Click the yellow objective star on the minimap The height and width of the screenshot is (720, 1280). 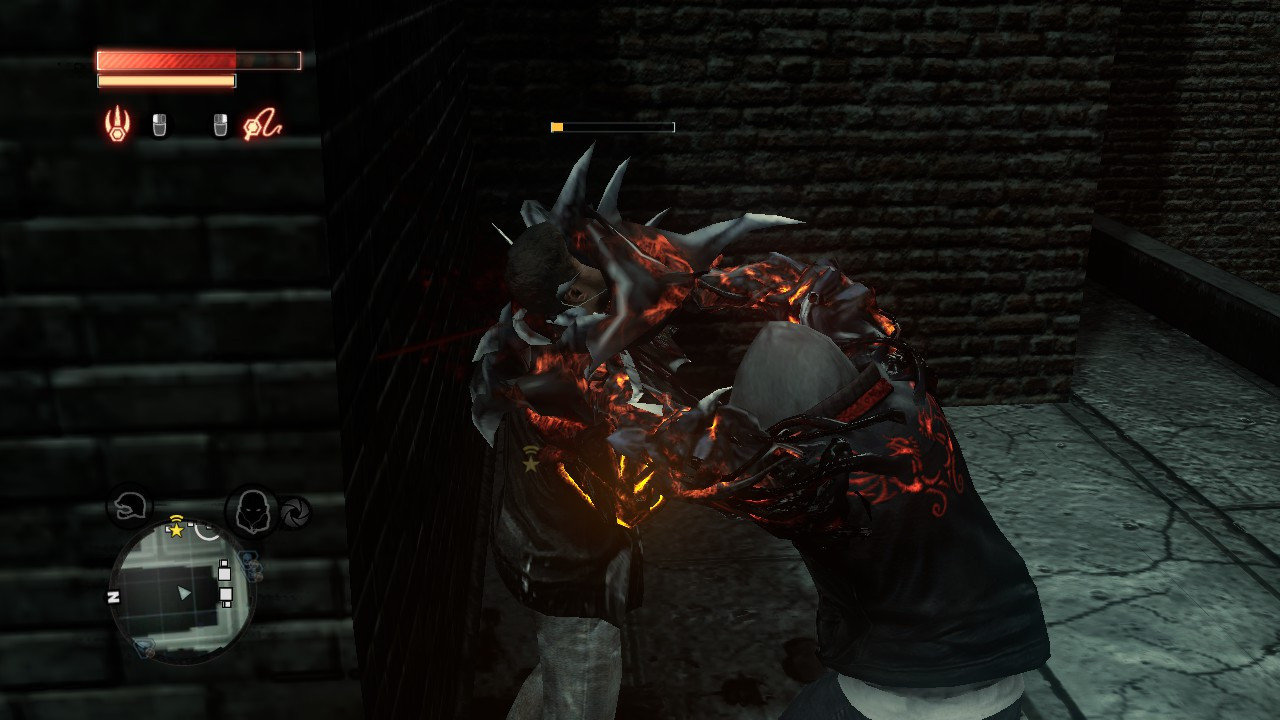[x=177, y=530]
